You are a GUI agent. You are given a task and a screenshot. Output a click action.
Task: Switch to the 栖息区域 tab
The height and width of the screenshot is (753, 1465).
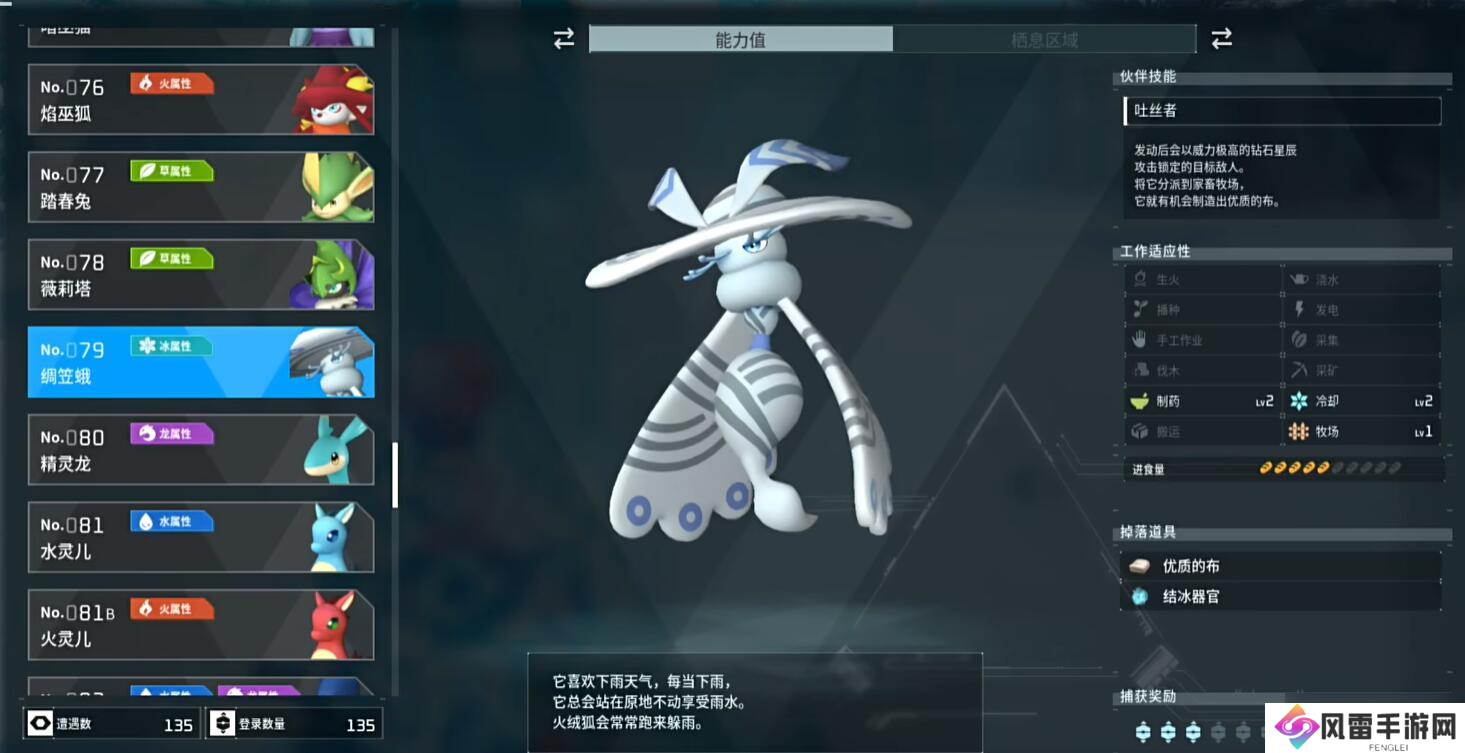click(x=1046, y=39)
